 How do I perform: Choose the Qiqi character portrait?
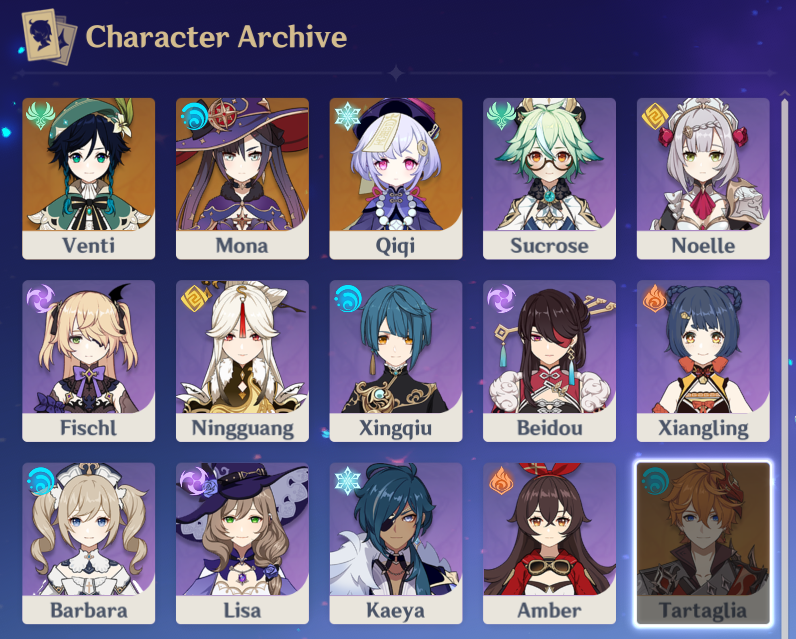pos(396,178)
